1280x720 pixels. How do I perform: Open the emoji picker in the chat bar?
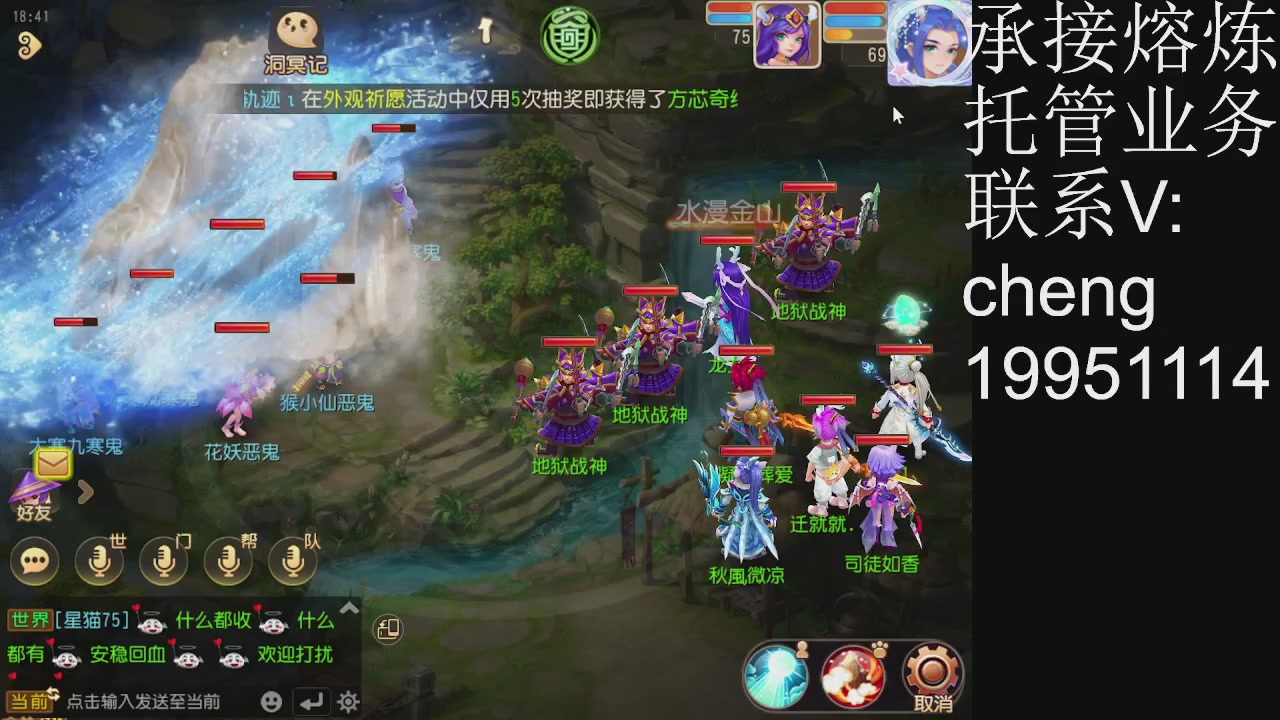pos(270,702)
